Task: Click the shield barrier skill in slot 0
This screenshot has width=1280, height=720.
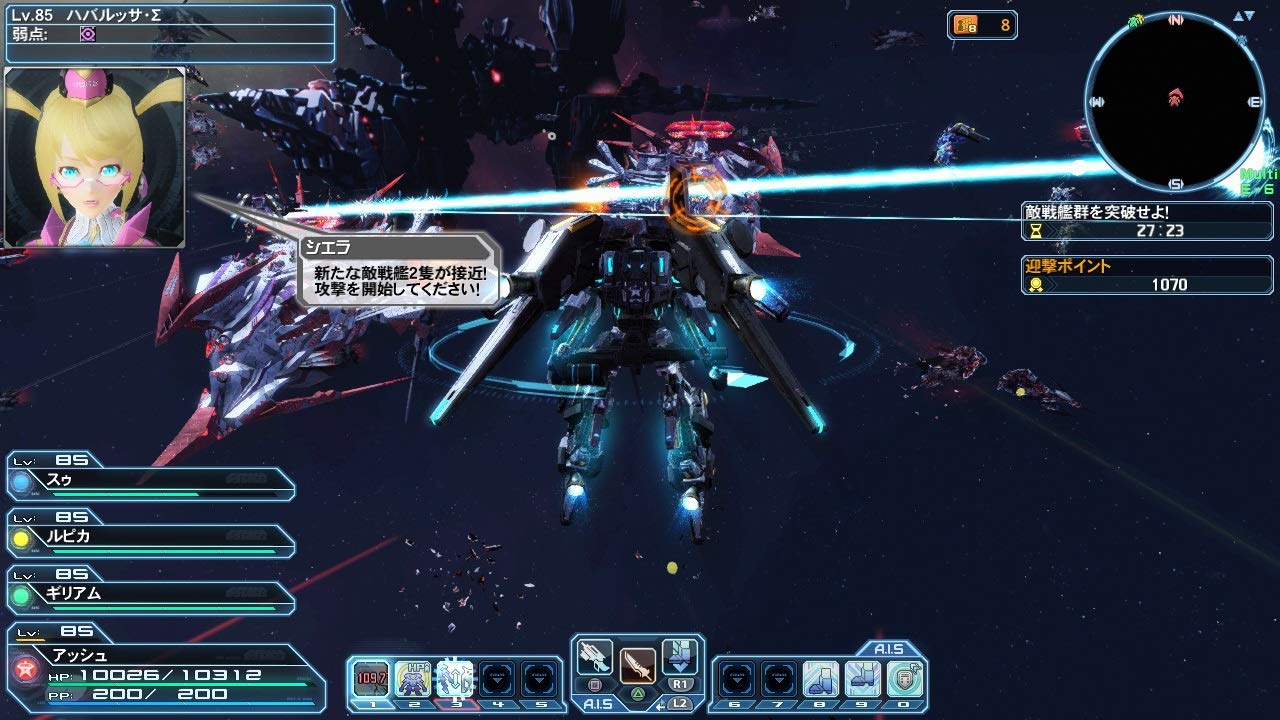Action: point(902,676)
